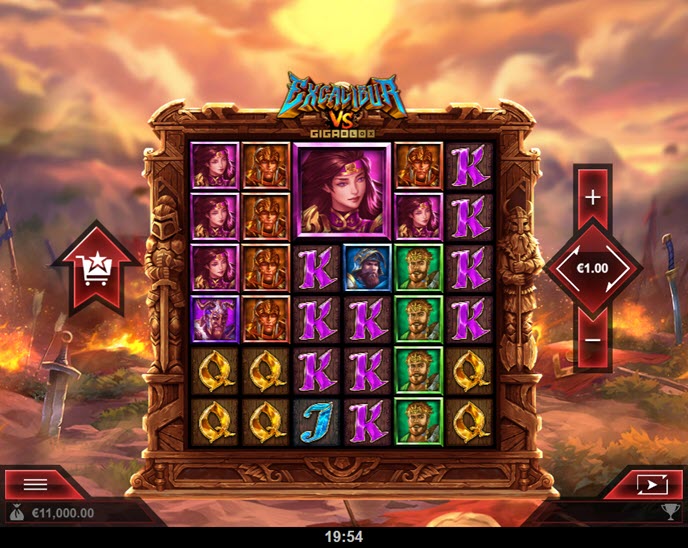Open the trophy achievements icon
Image resolution: width=688 pixels, height=548 pixels.
pyautogui.click(x=671, y=513)
